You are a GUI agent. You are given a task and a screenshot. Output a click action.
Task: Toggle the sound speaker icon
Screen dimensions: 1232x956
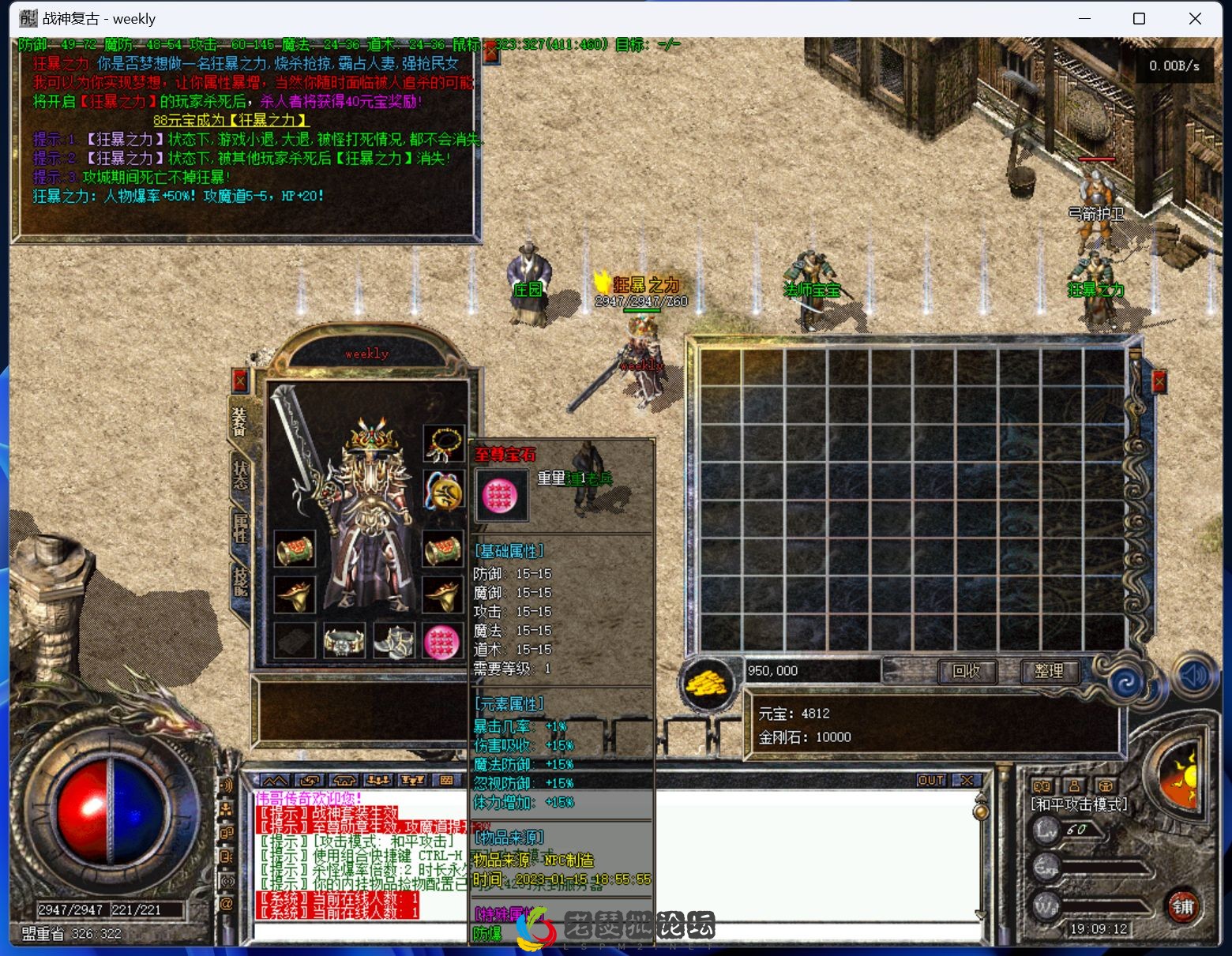(x=1195, y=675)
